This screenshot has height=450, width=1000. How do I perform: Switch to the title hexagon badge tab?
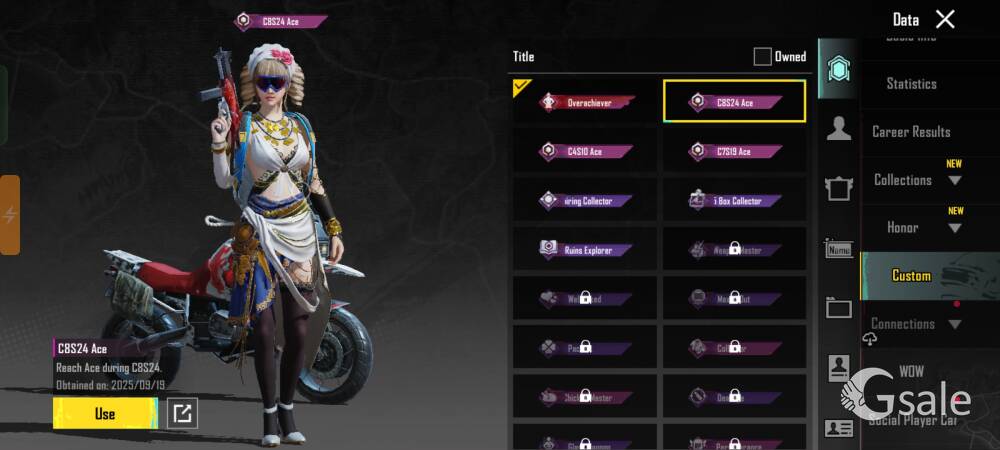pos(838,69)
